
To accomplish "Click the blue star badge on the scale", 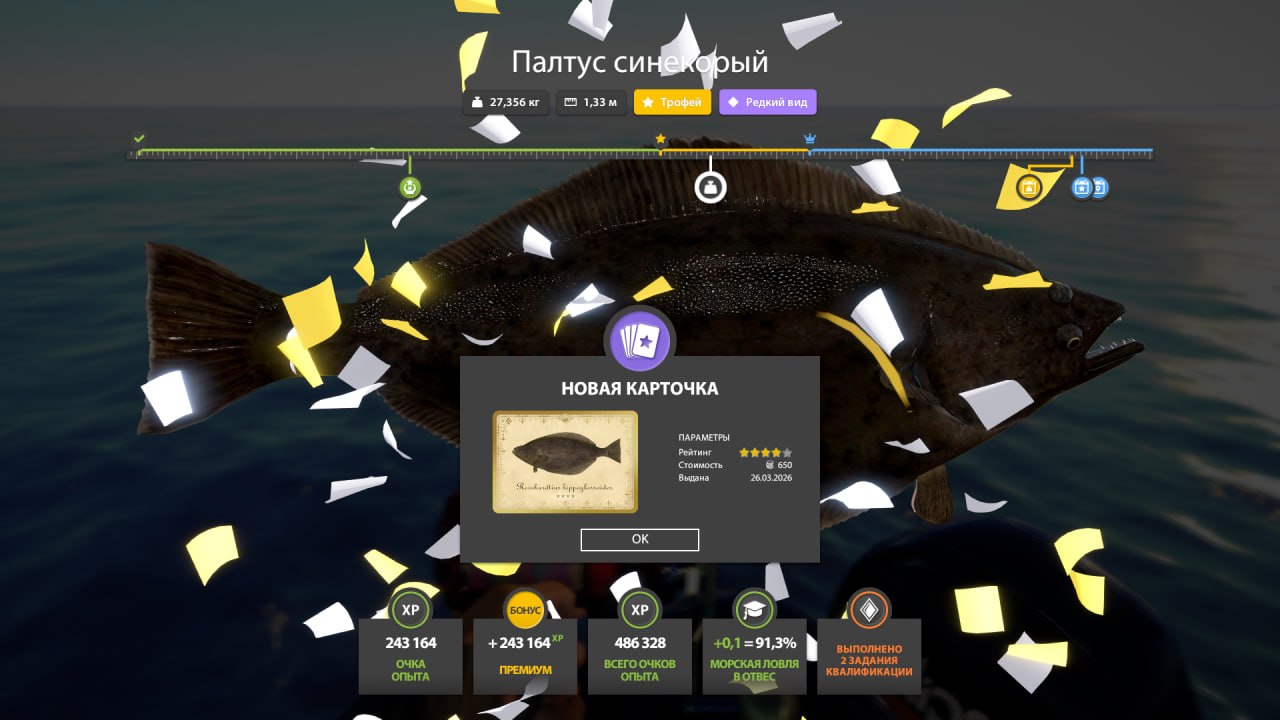I will [1081, 187].
